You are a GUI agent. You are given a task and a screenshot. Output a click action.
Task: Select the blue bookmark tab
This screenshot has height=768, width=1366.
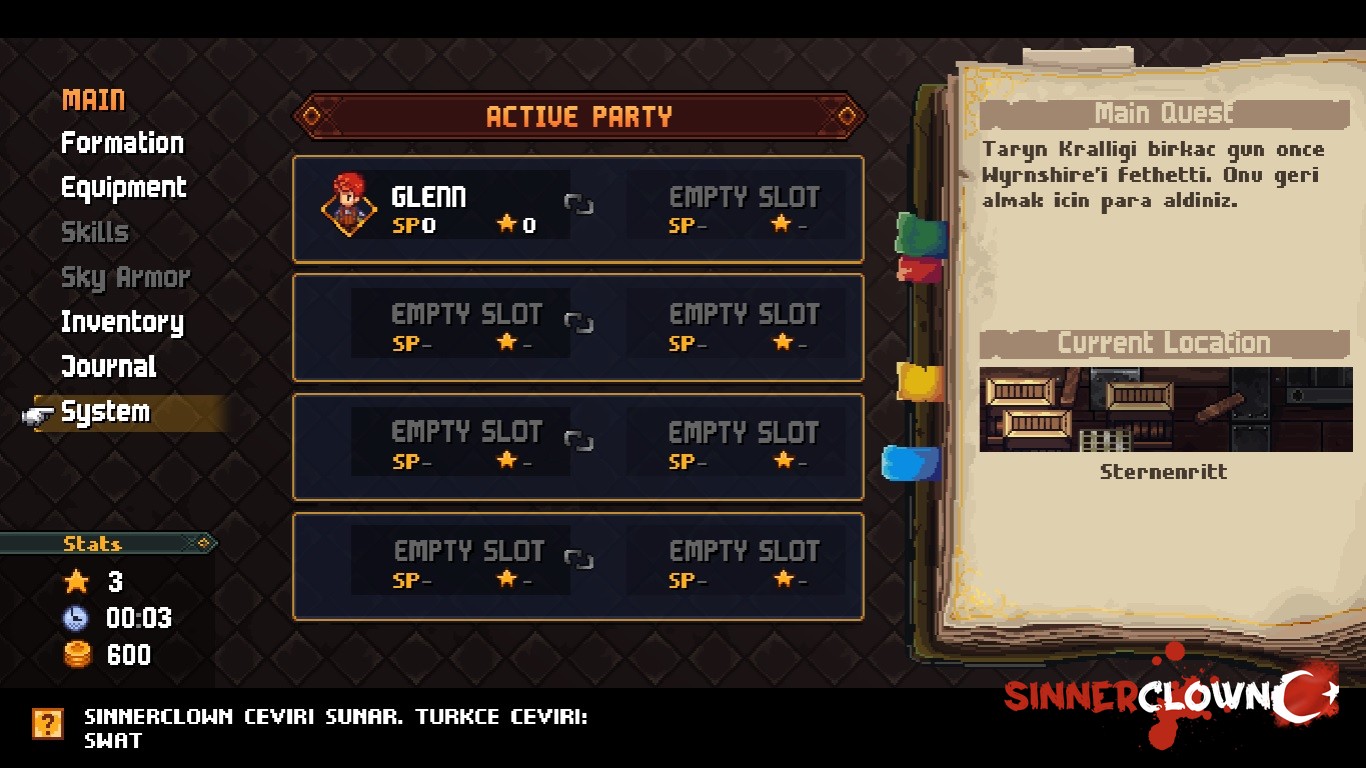[x=912, y=463]
